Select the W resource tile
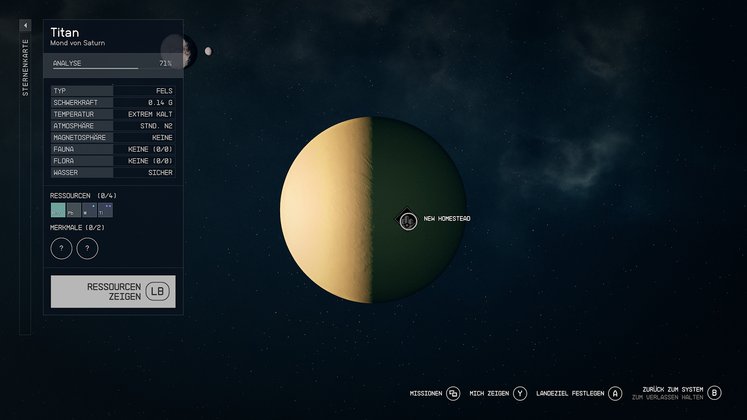Viewport: 747px width, 420px height. (x=89, y=211)
